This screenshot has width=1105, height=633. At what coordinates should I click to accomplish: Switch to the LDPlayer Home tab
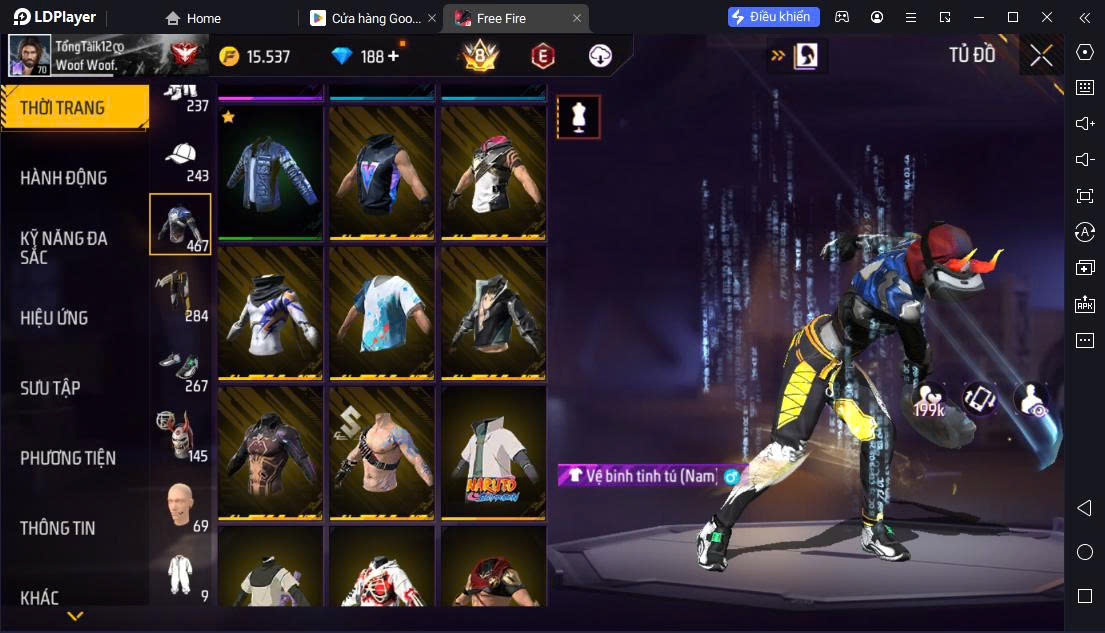point(194,18)
